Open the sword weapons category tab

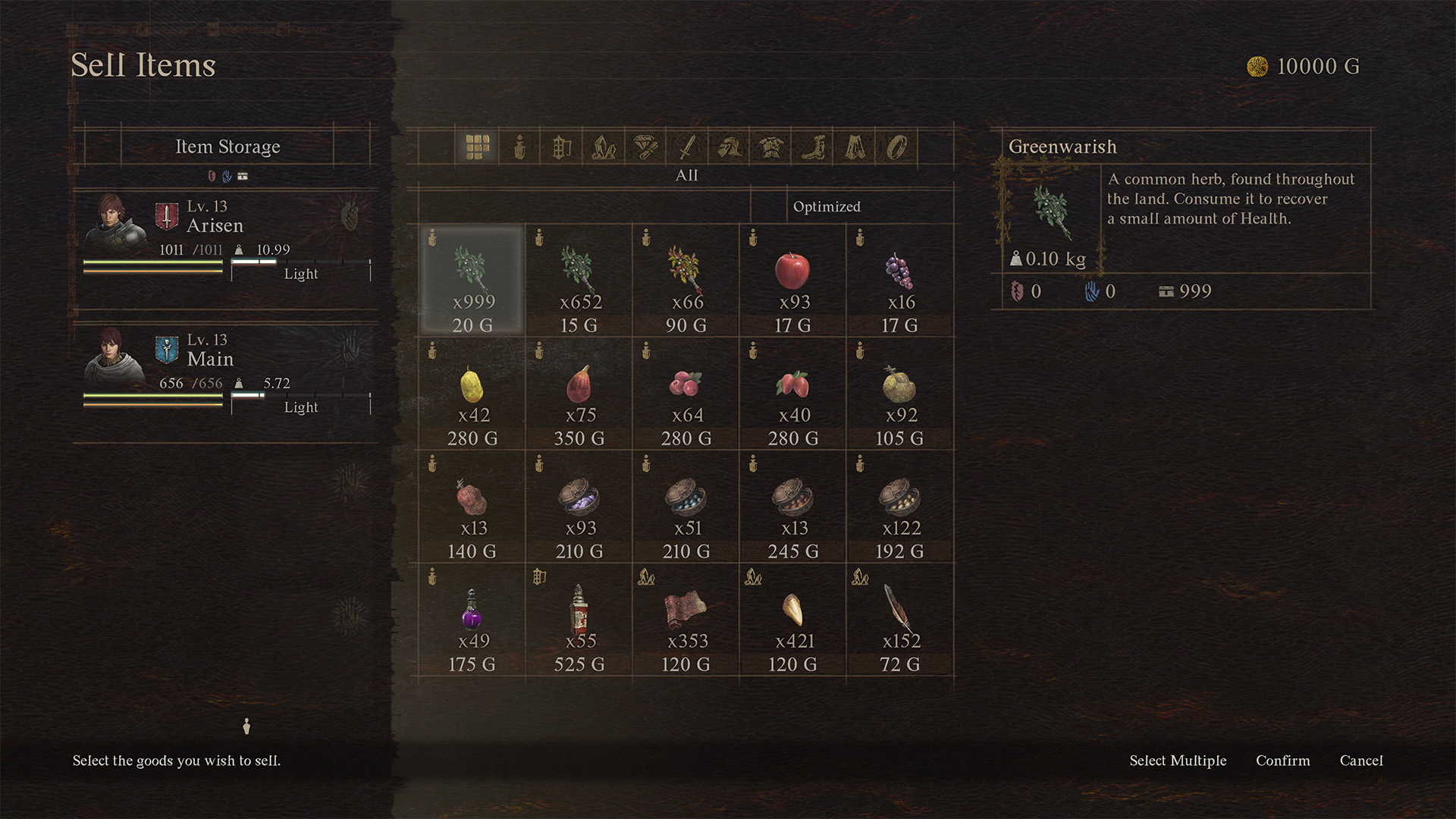tap(687, 147)
